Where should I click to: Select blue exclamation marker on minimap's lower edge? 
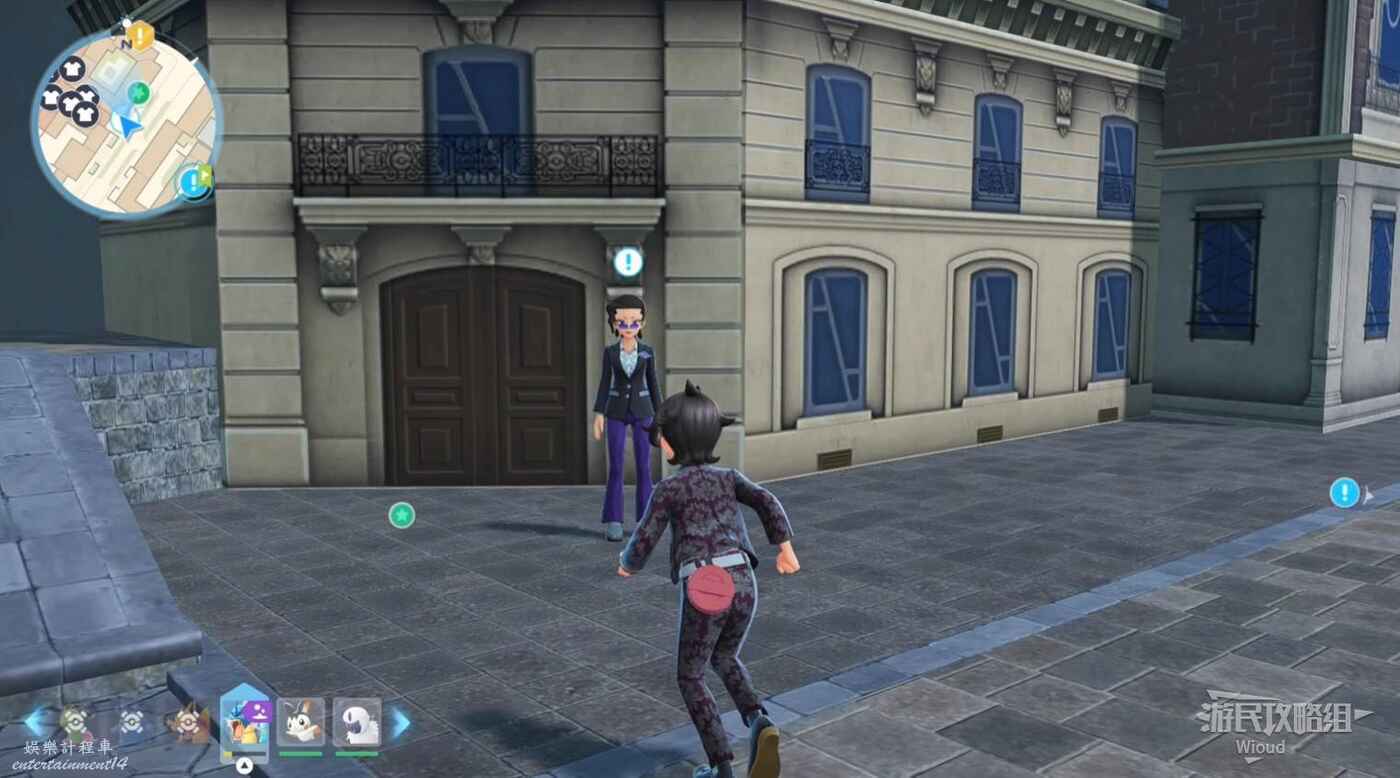(x=191, y=182)
